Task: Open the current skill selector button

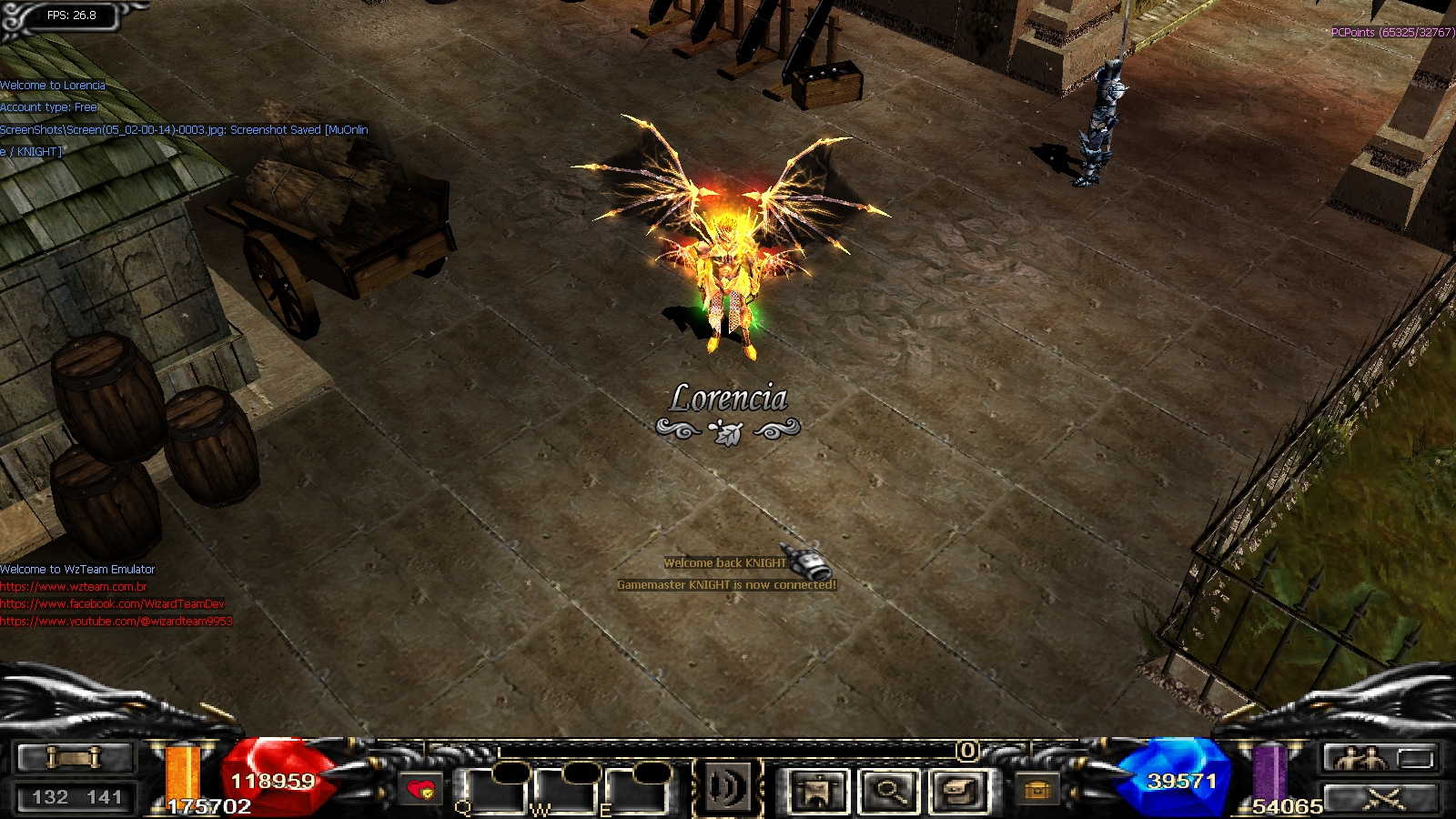Action: [727, 788]
